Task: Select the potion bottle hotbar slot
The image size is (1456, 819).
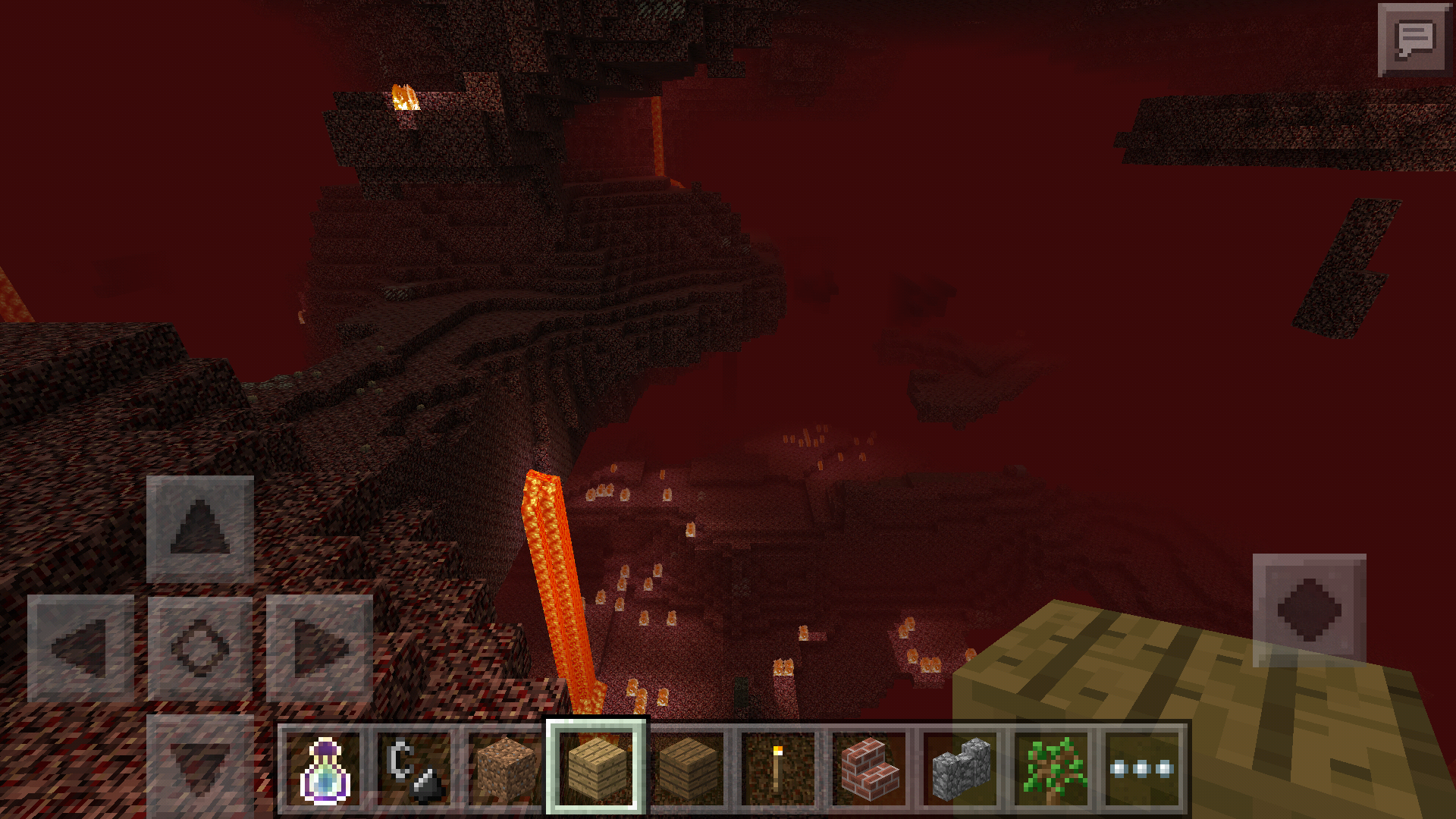Action: click(x=325, y=769)
